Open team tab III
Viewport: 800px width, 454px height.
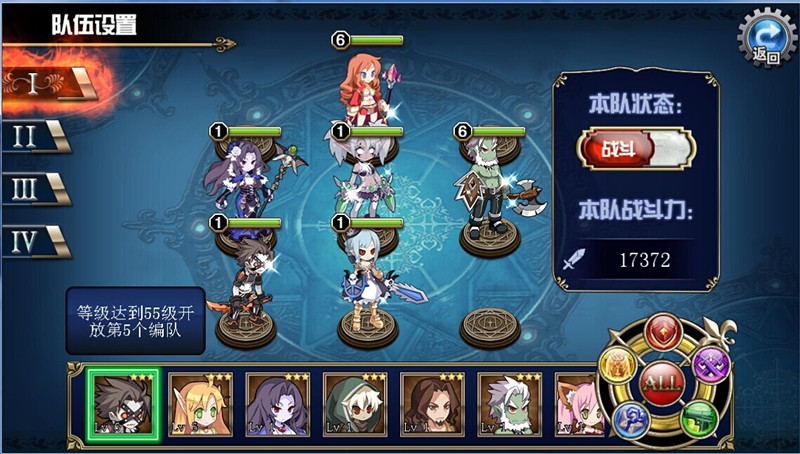tap(32, 189)
